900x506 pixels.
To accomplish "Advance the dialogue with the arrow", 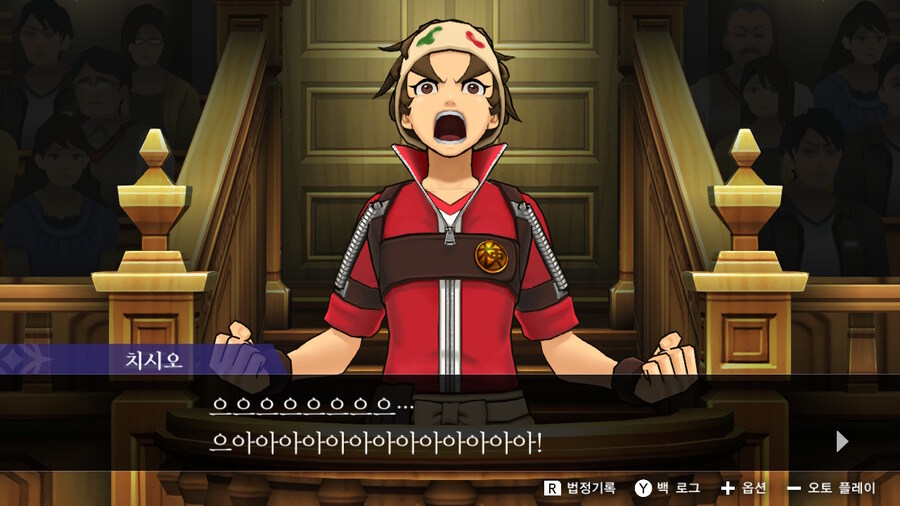I will click(x=842, y=441).
